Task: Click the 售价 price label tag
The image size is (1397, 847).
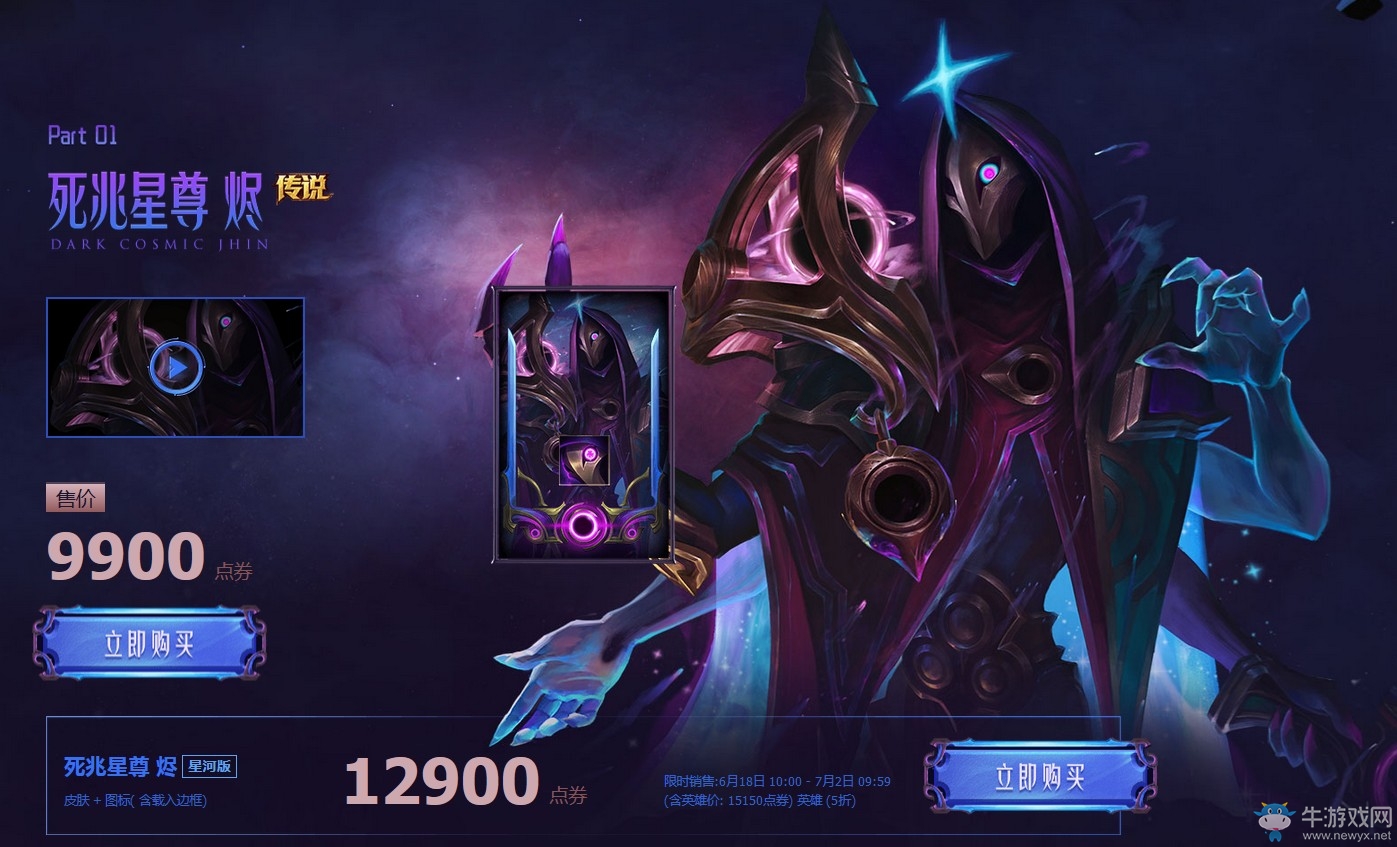Action: click(76, 498)
